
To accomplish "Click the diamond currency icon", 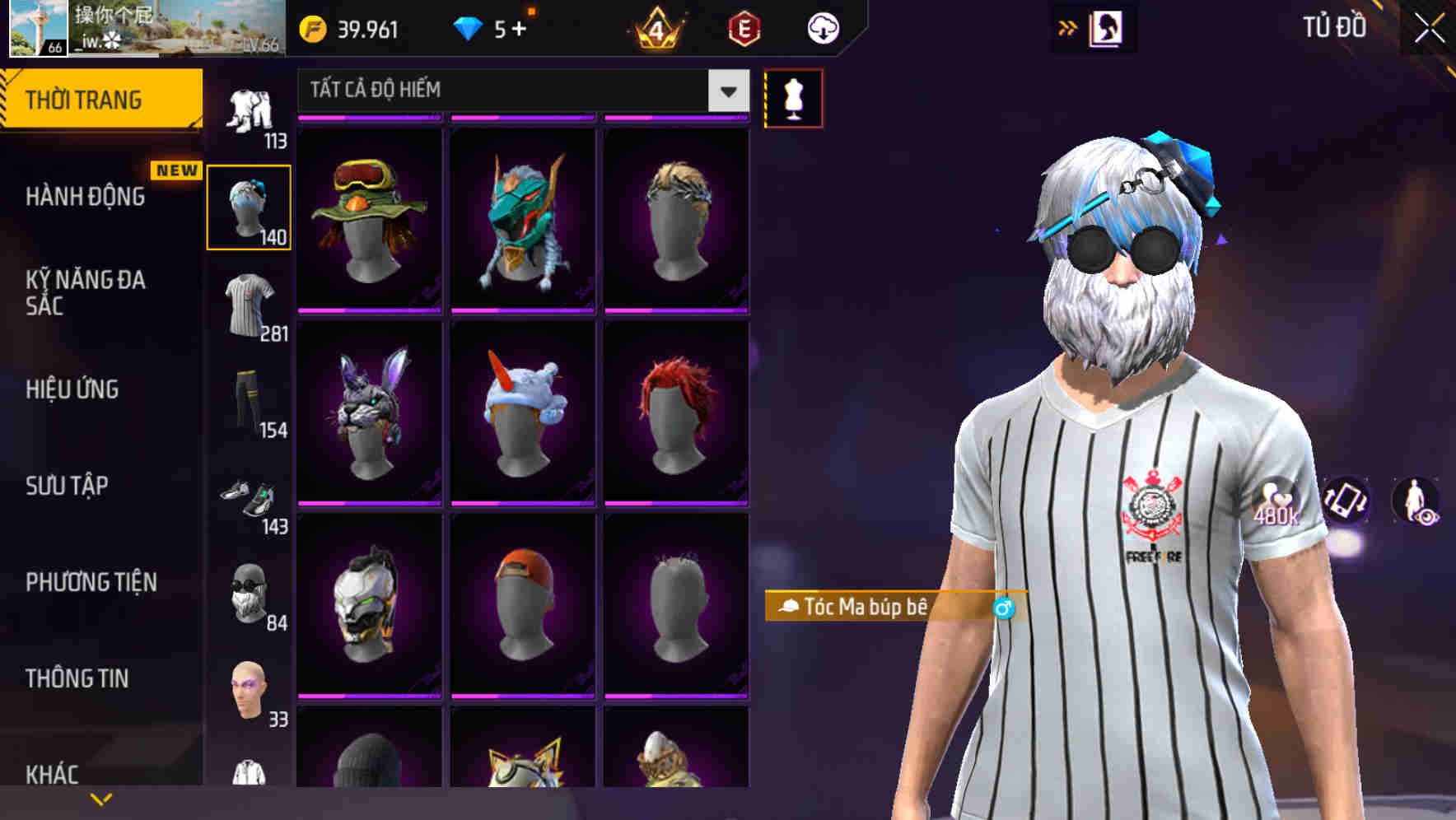I will [x=468, y=27].
